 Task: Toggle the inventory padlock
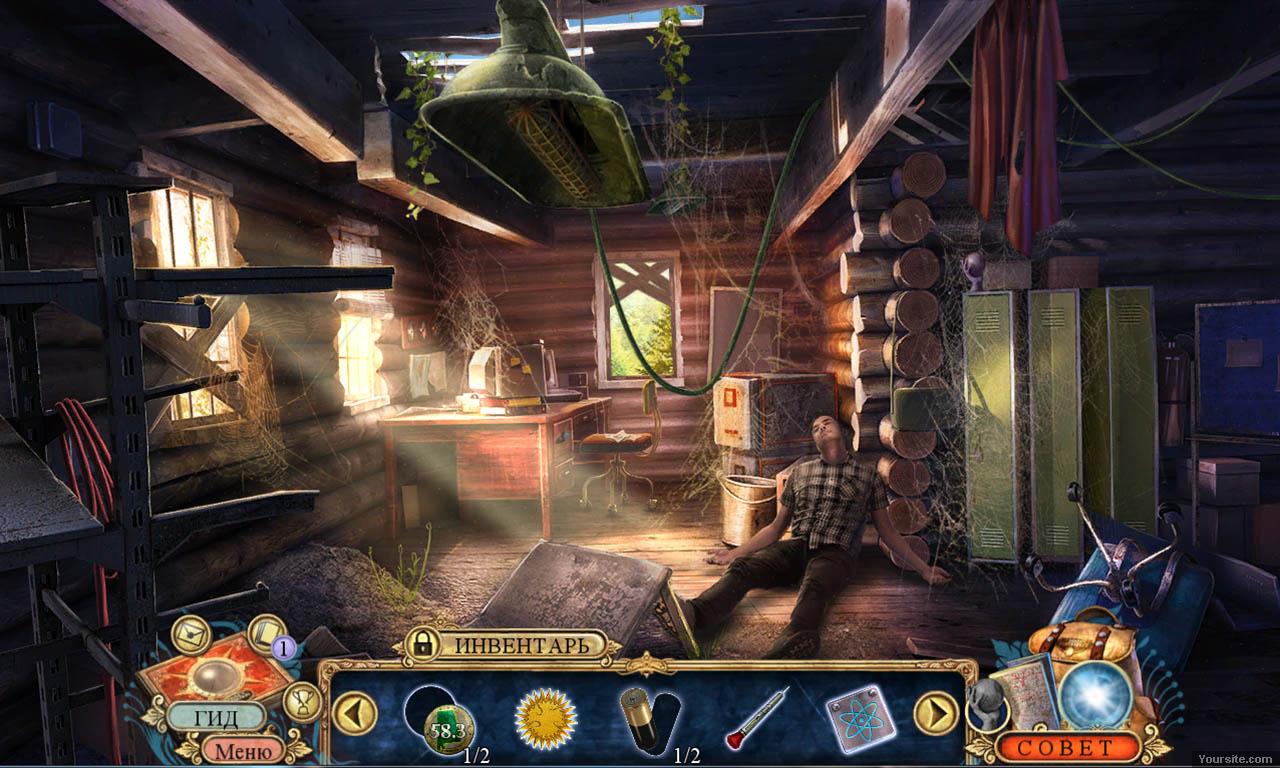pyautogui.click(x=422, y=645)
